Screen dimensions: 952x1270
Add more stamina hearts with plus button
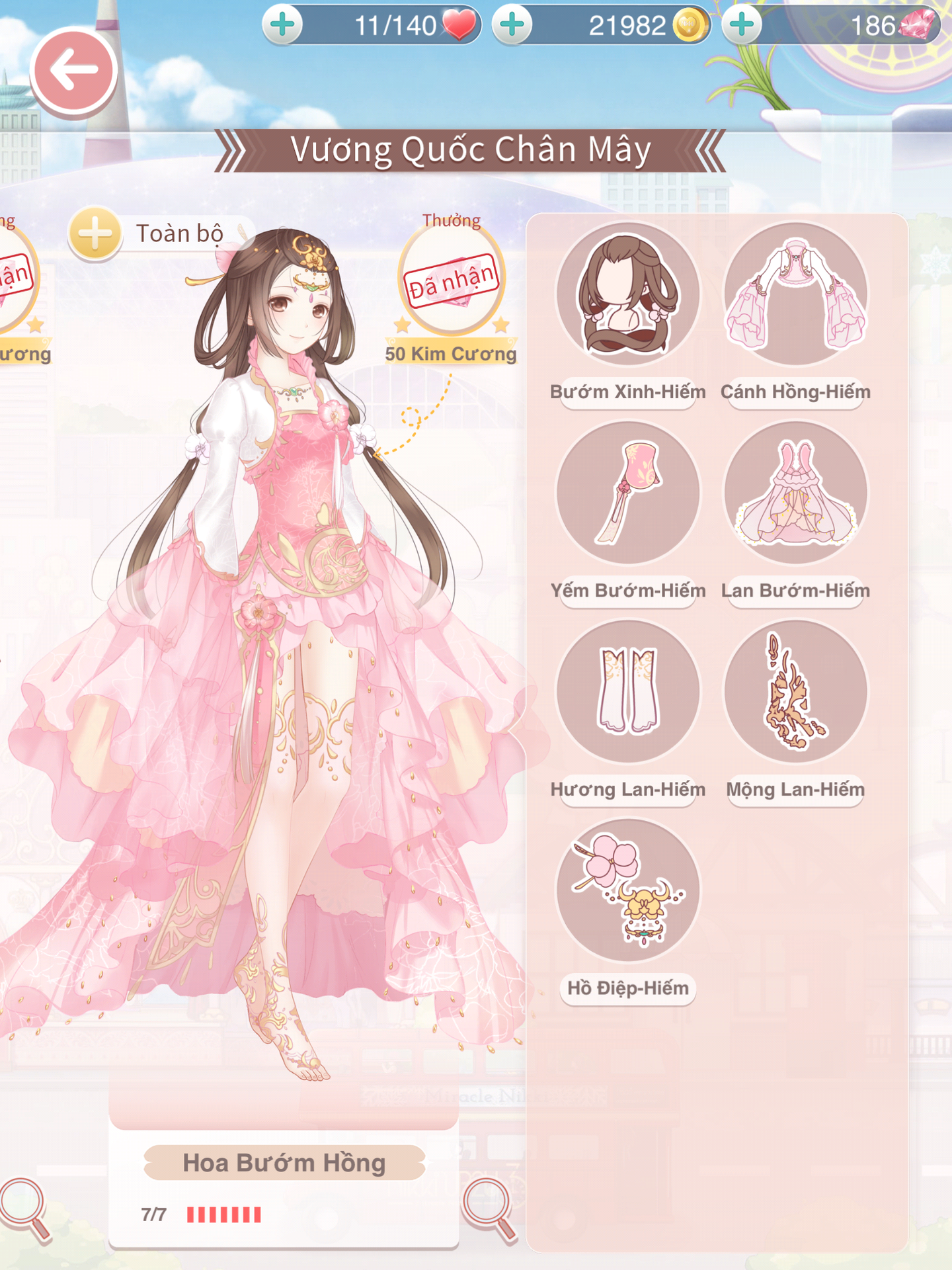[283, 25]
